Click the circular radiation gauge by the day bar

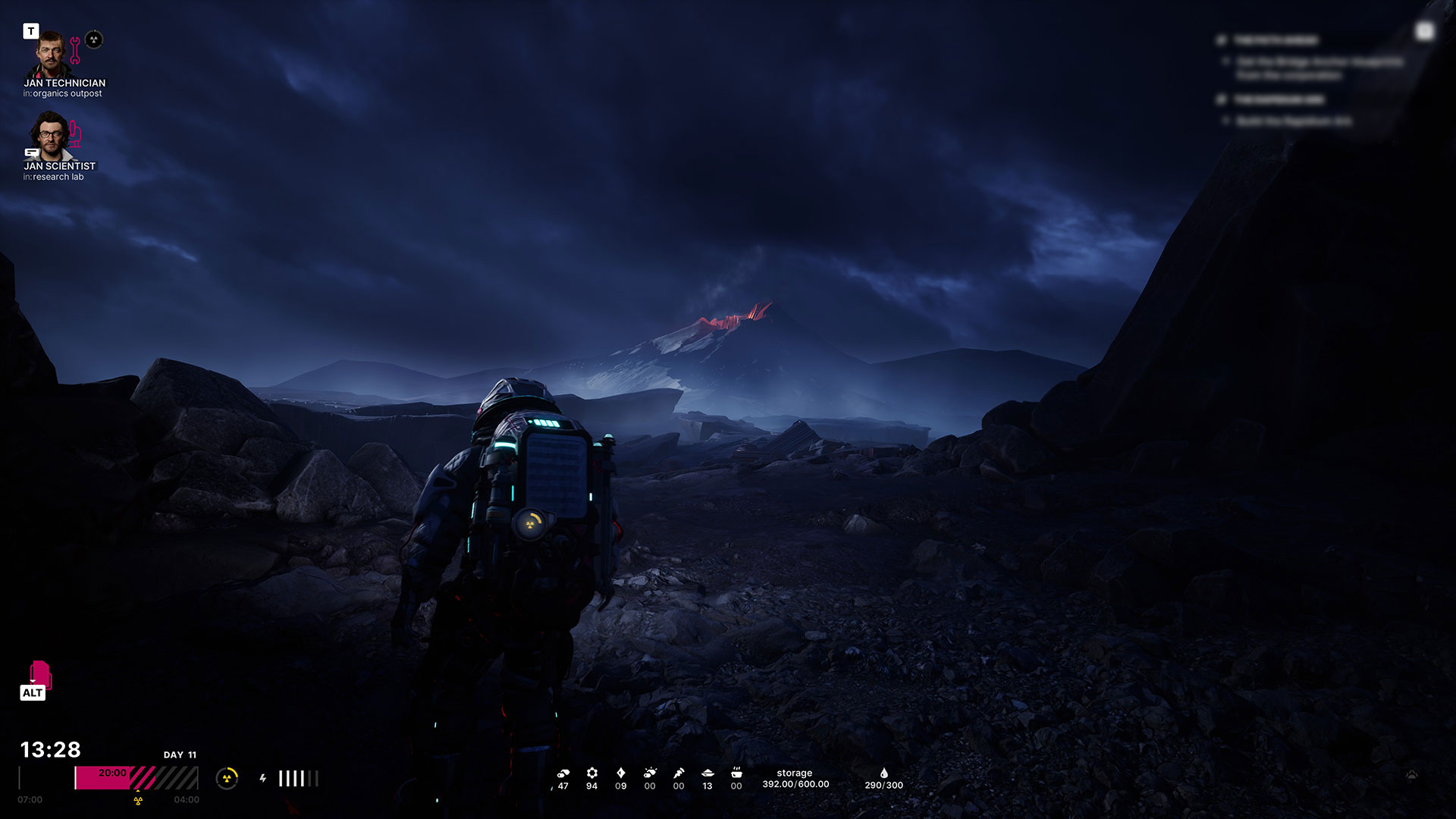click(x=227, y=778)
